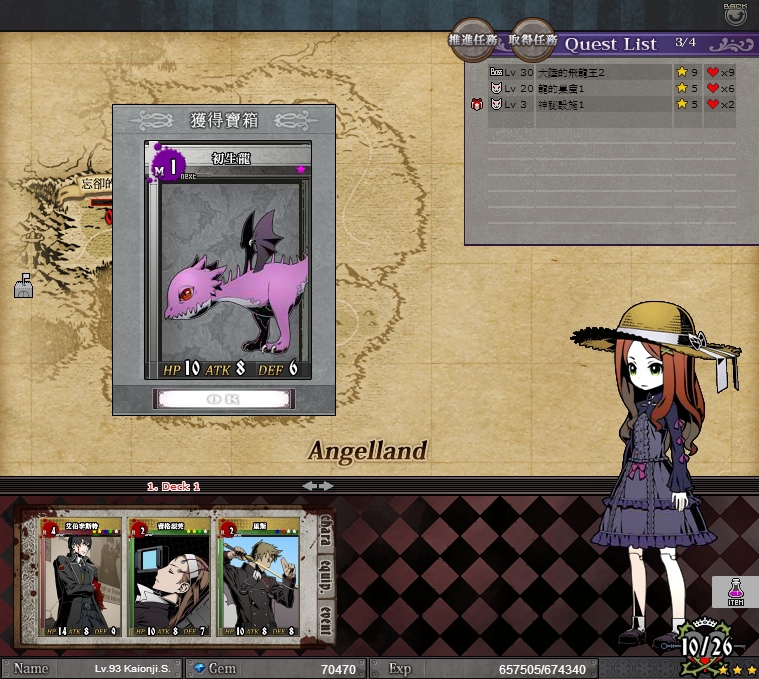This screenshot has width=759, height=679.
Task: Select the black-haired character card with HP 14
Action: click(x=80, y=578)
